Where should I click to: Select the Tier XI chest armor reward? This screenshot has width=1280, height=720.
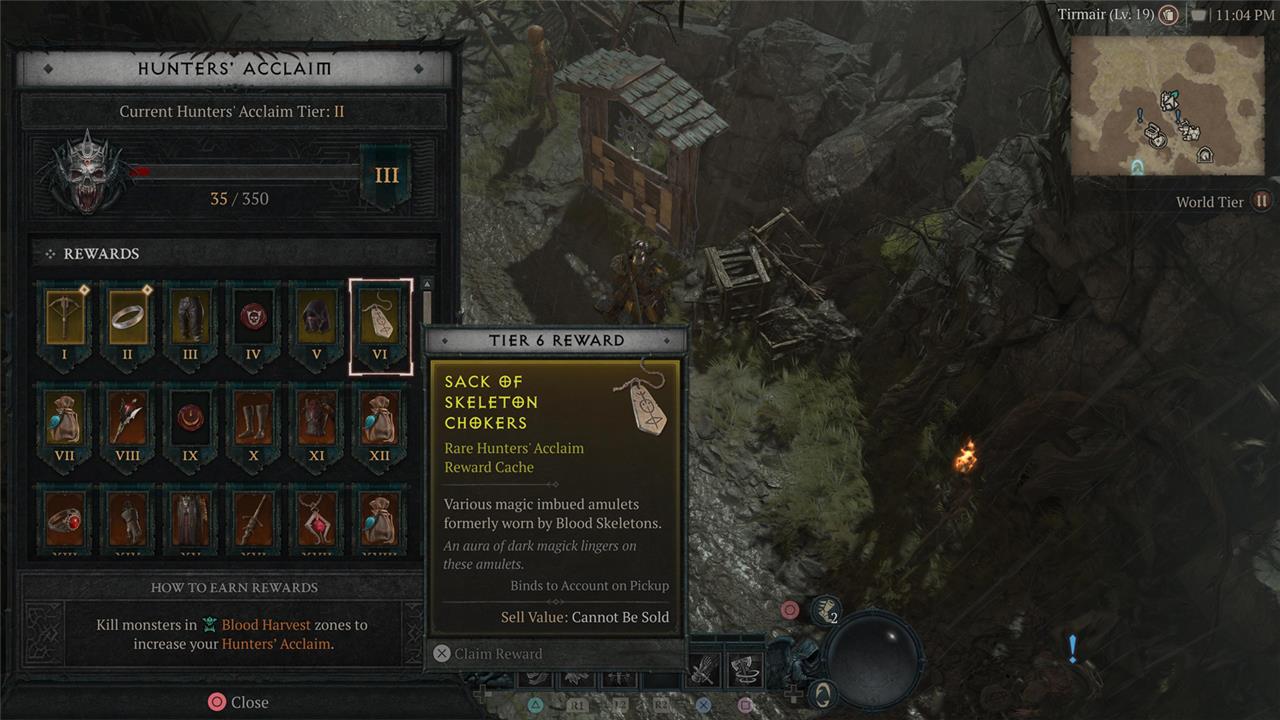click(x=316, y=418)
